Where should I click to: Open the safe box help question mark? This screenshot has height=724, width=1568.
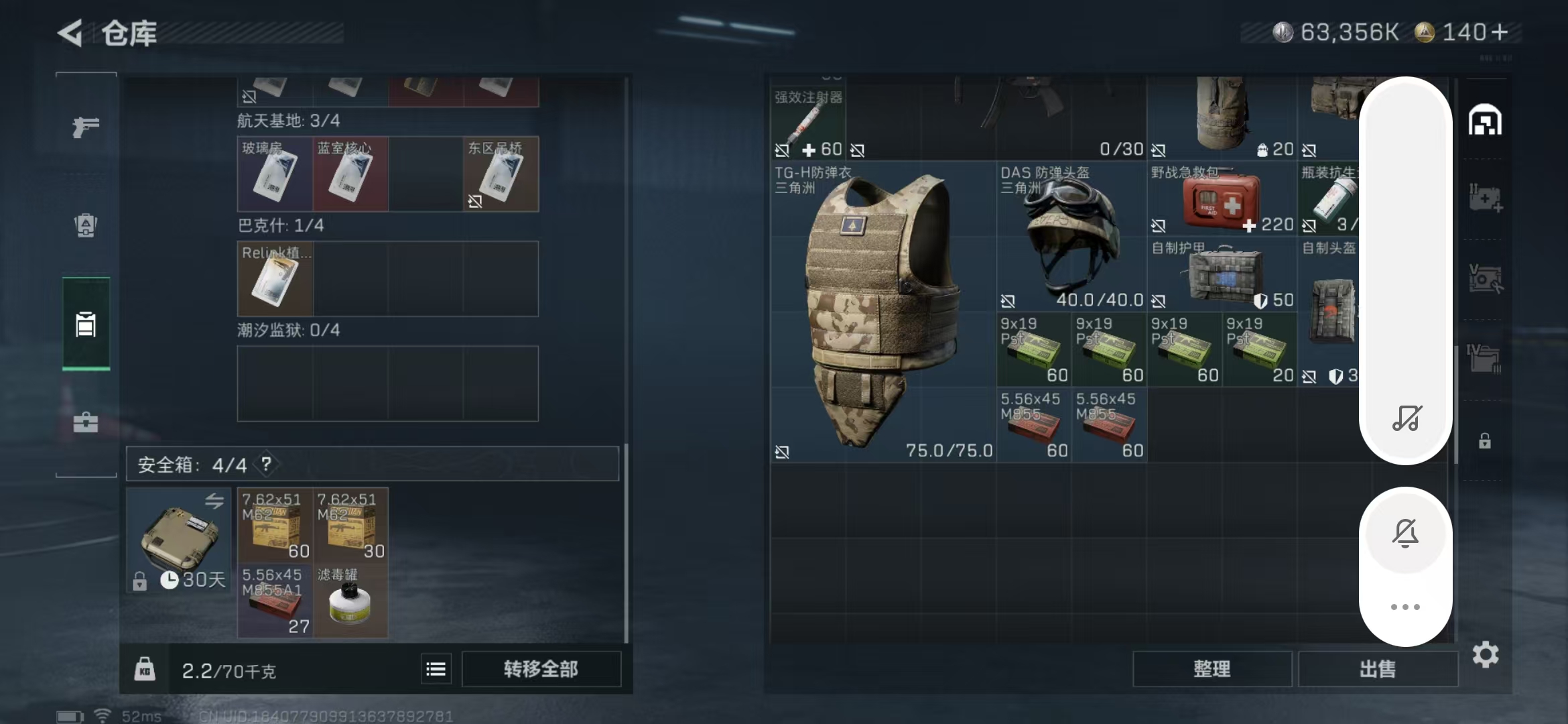(x=266, y=464)
